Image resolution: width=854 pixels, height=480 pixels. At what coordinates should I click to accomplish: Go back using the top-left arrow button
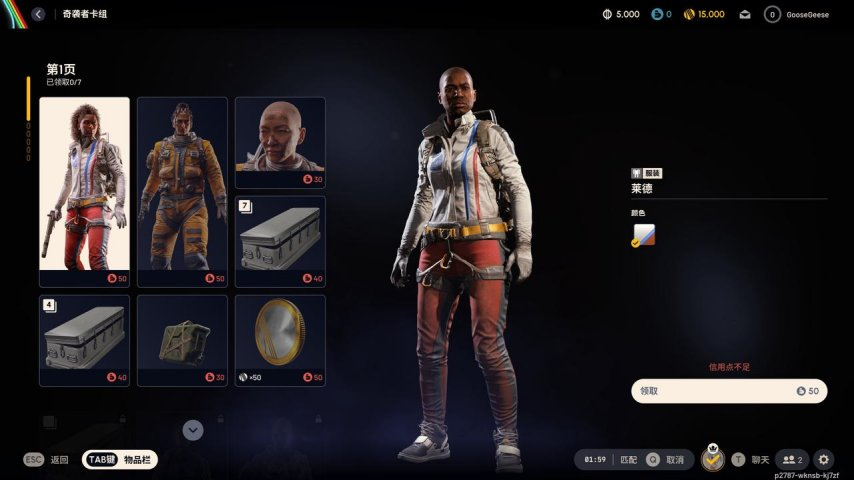click(38, 14)
